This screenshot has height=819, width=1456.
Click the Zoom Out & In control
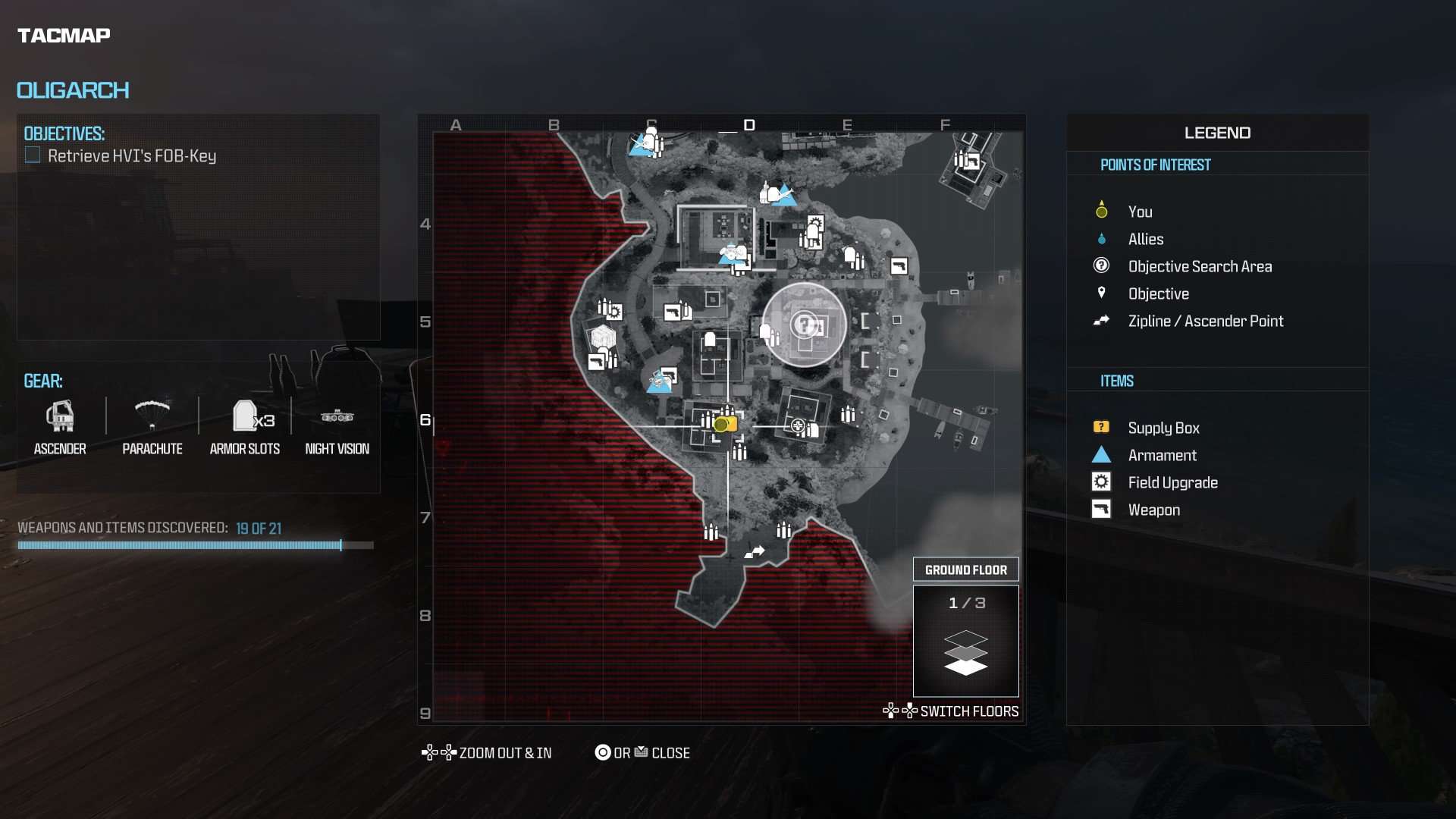pyautogui.click(x=488, y=752)
